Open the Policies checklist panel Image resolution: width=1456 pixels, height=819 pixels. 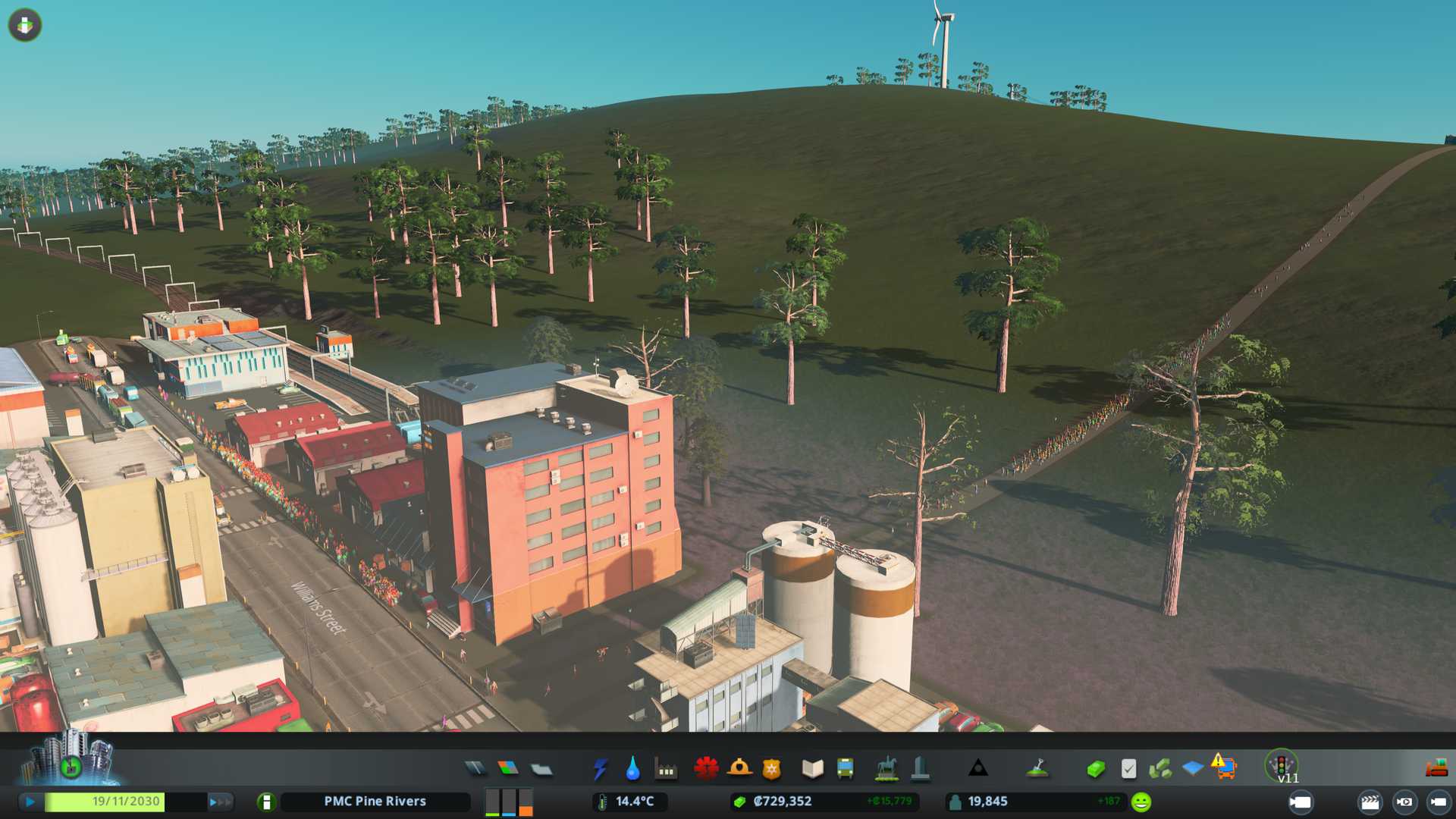pyautogui.click(x=1128, y=769)
